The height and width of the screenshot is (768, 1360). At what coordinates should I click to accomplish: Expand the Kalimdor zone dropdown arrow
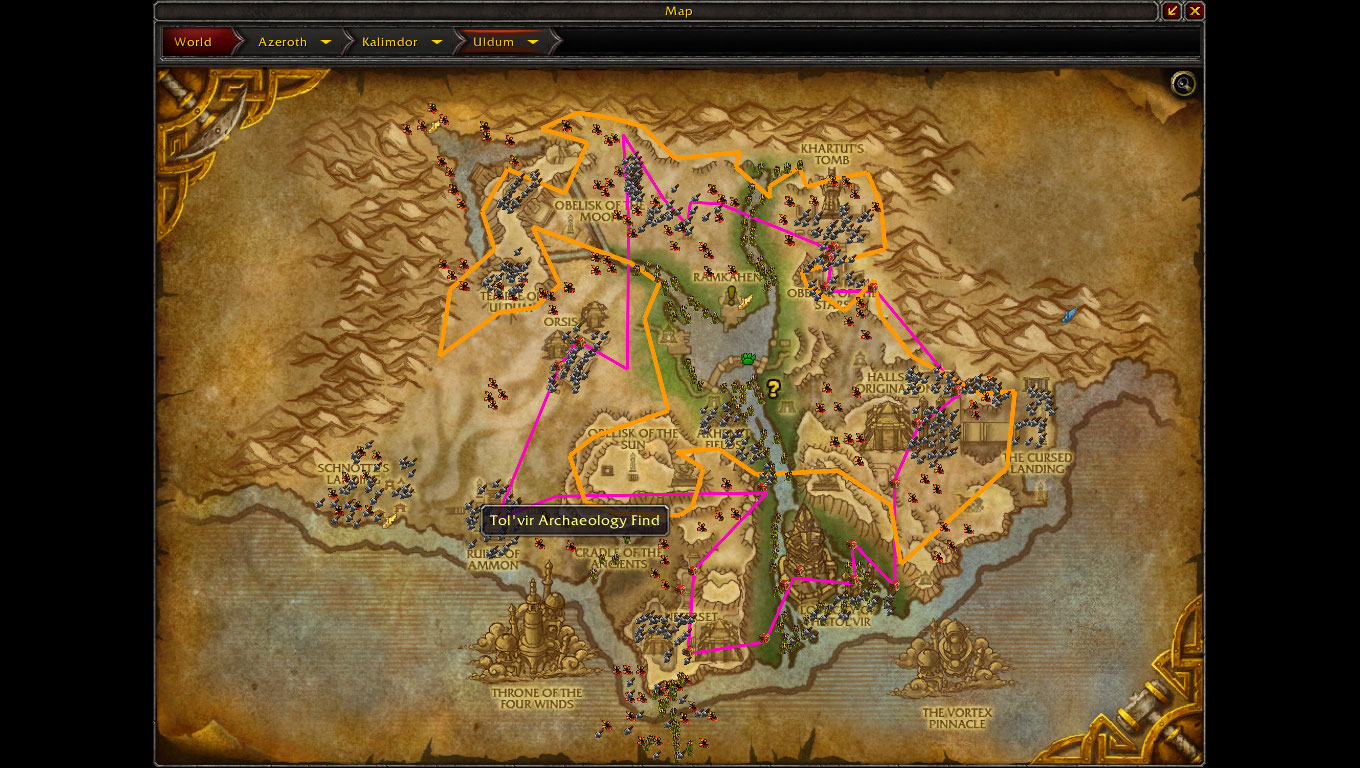click(437, 42)
